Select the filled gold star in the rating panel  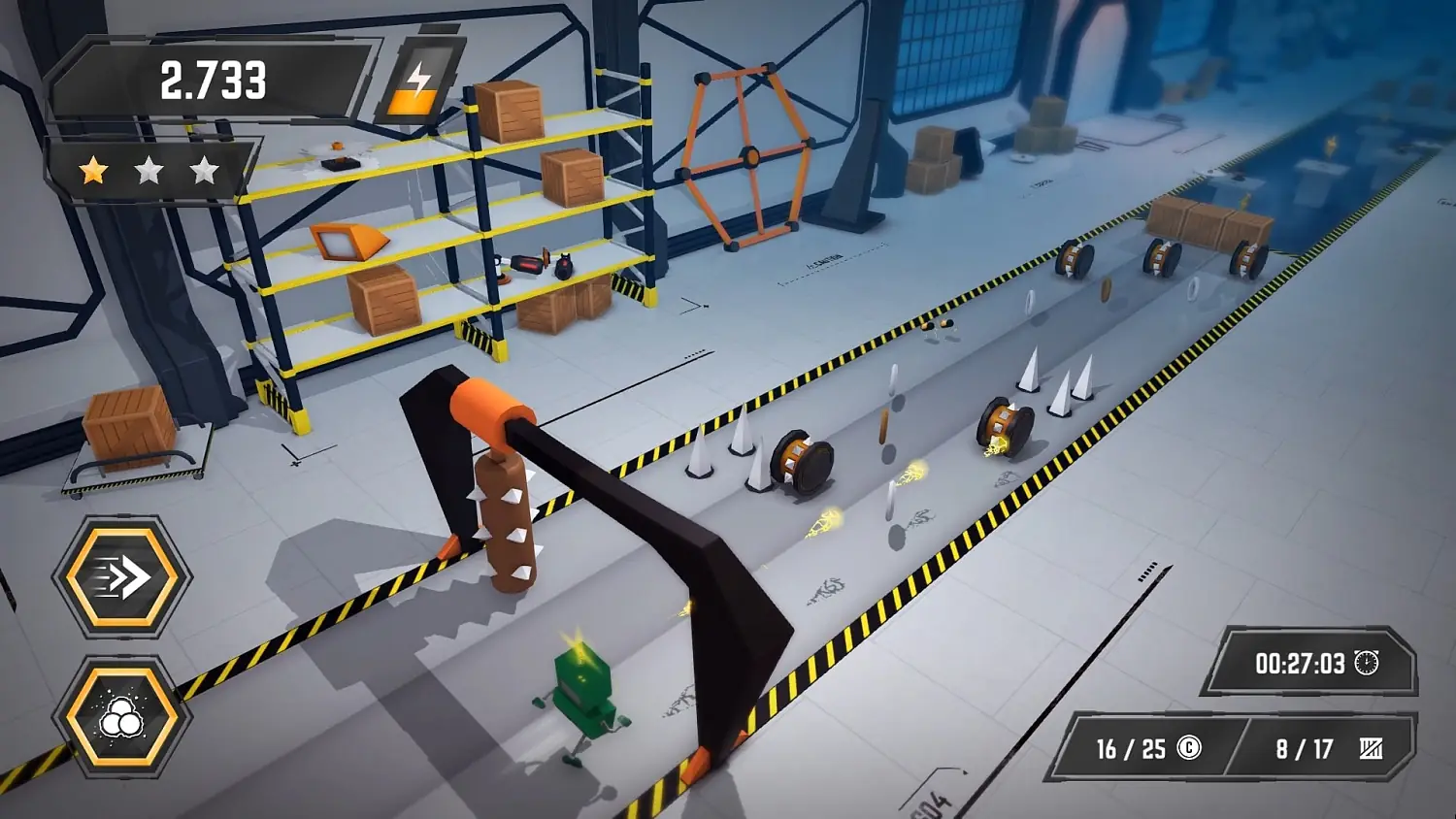point(92,171)
